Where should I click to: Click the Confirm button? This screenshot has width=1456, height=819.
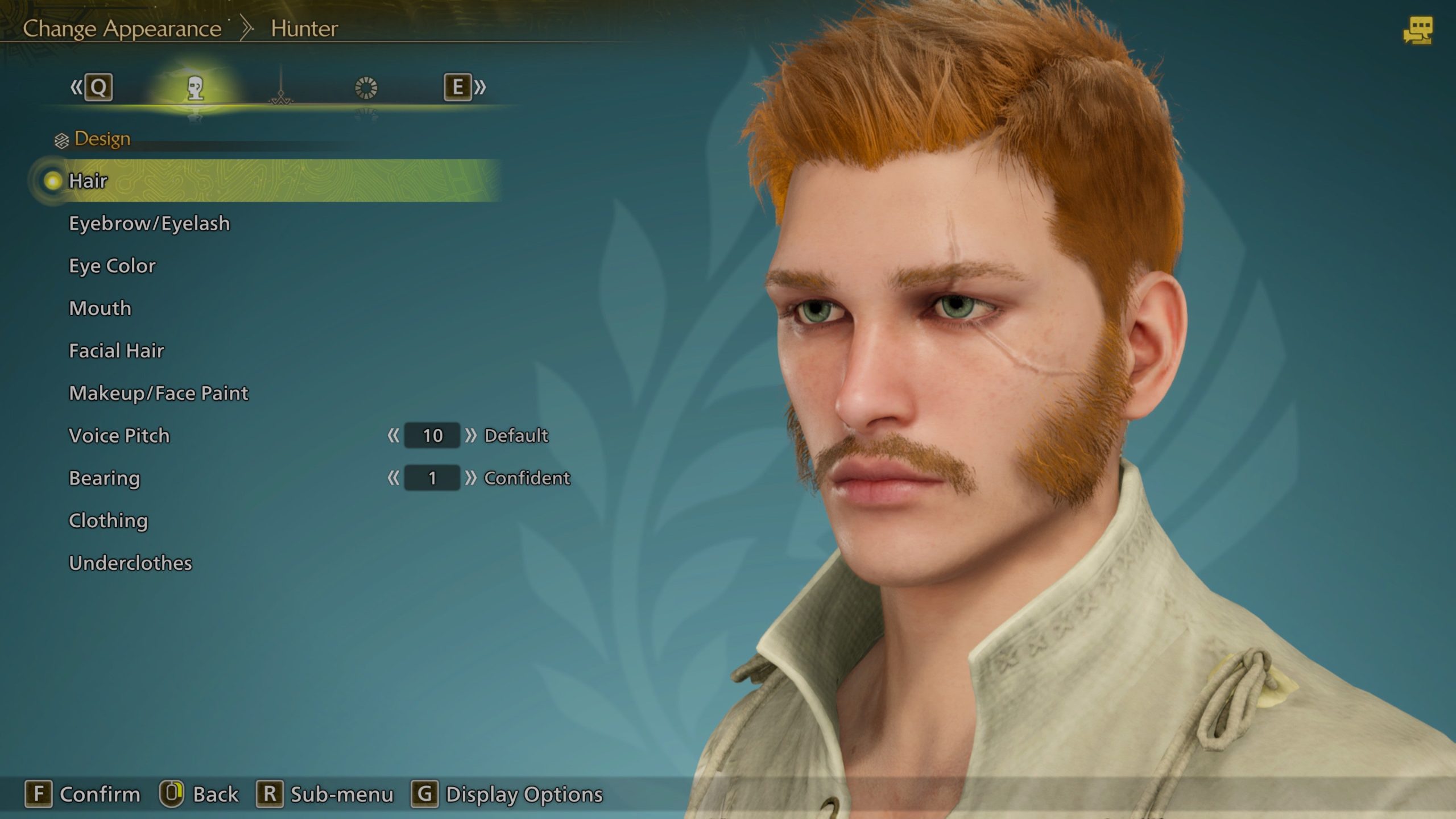click(x=82, y=794)
